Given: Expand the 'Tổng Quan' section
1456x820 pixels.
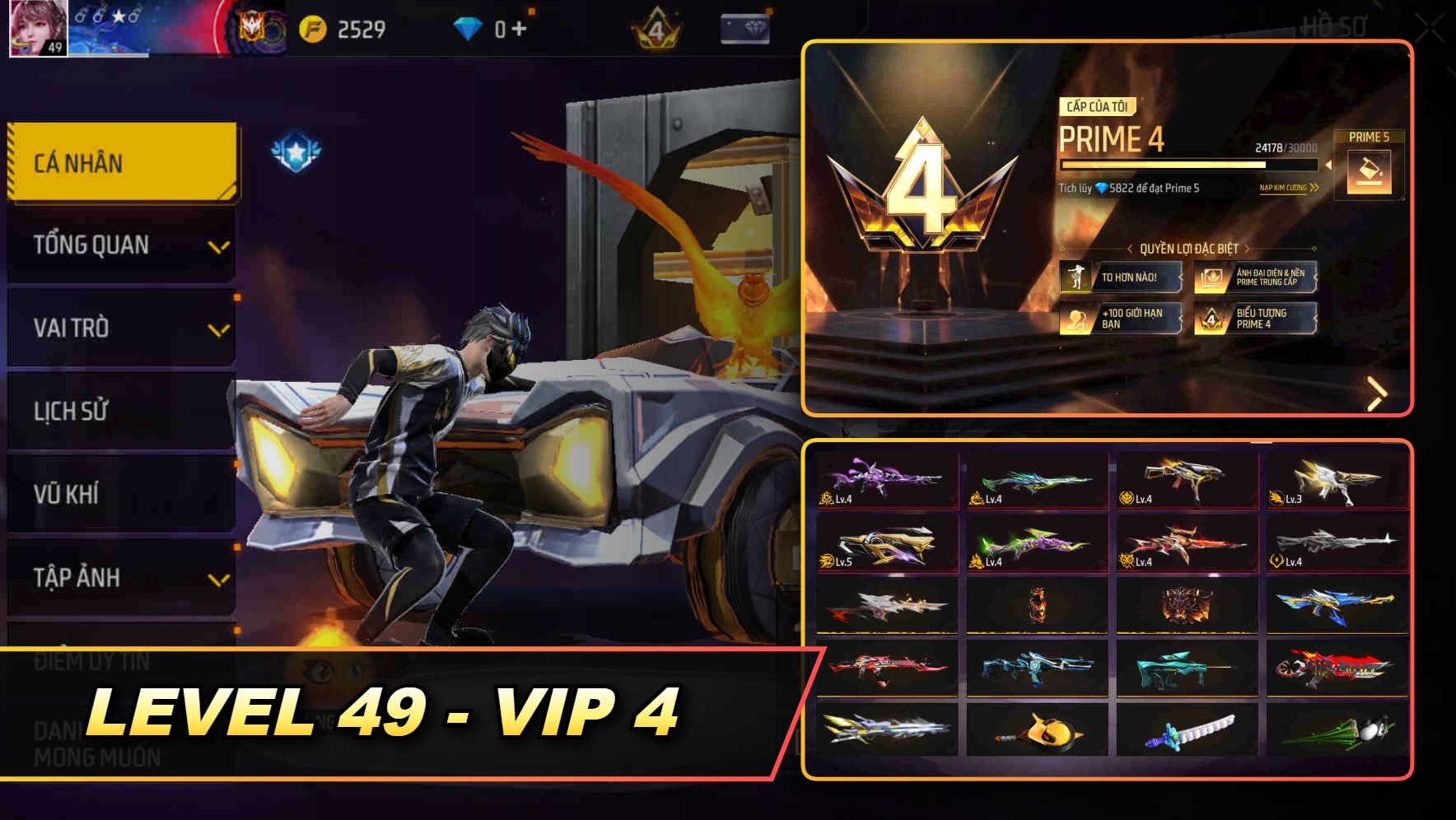Looking at the screenshot, I should pos(120,245).
